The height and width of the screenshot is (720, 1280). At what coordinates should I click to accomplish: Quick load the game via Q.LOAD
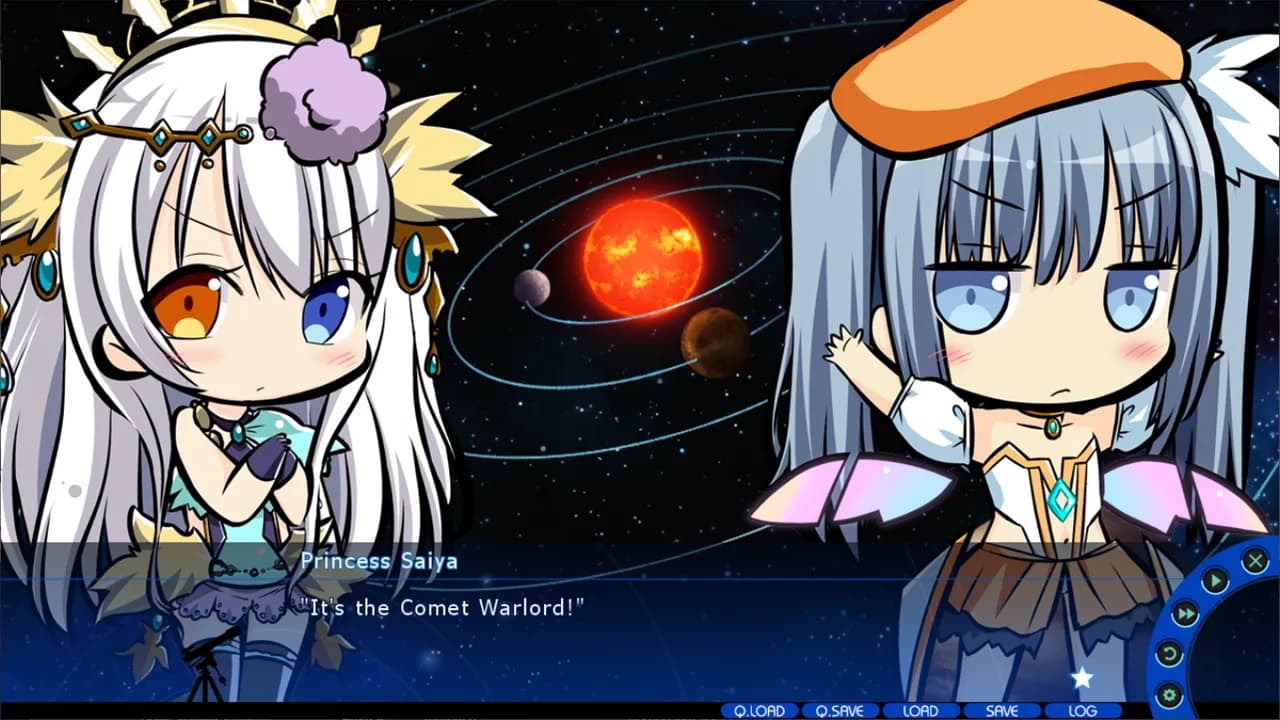click(761, 709)
